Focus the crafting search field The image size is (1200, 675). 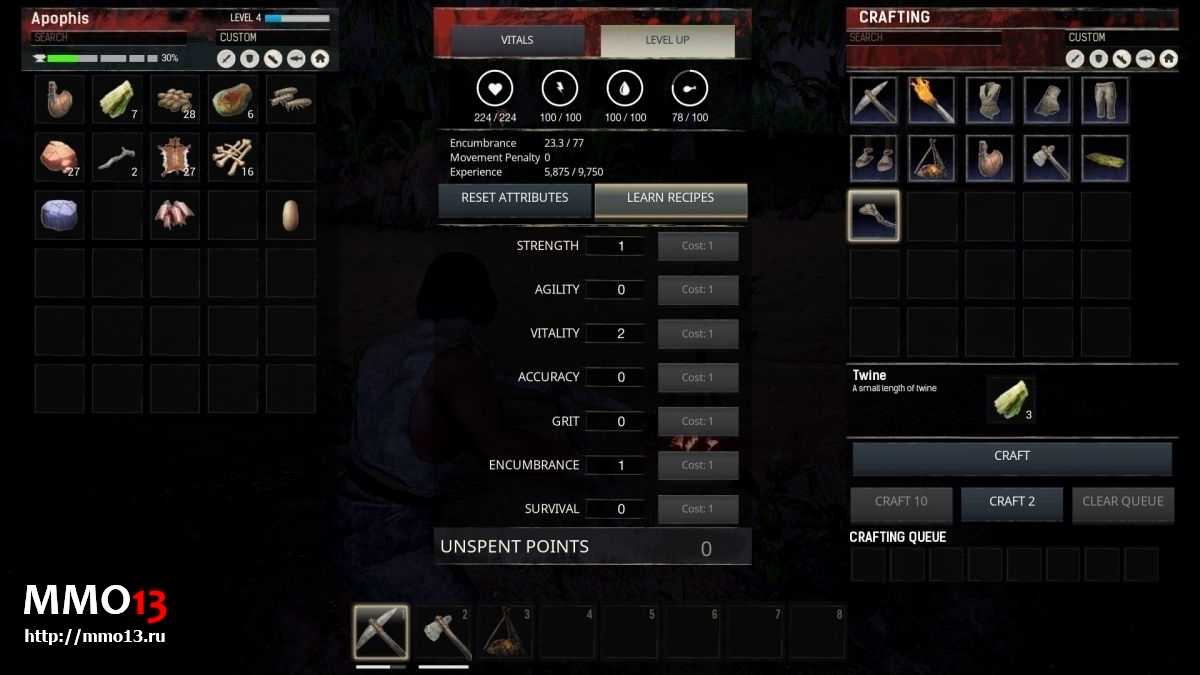click(924, 38)
